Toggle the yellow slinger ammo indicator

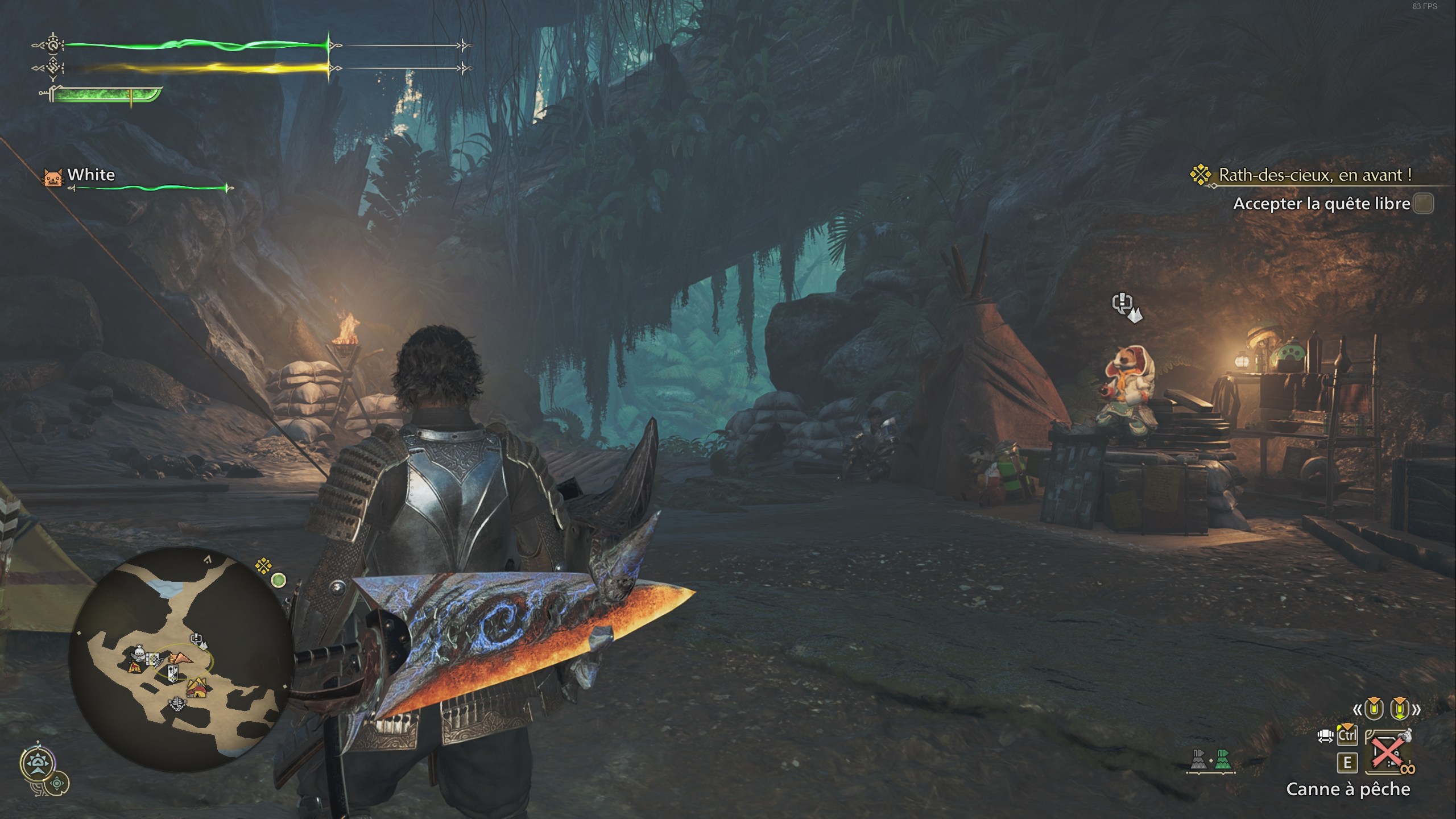point(1374,709)
